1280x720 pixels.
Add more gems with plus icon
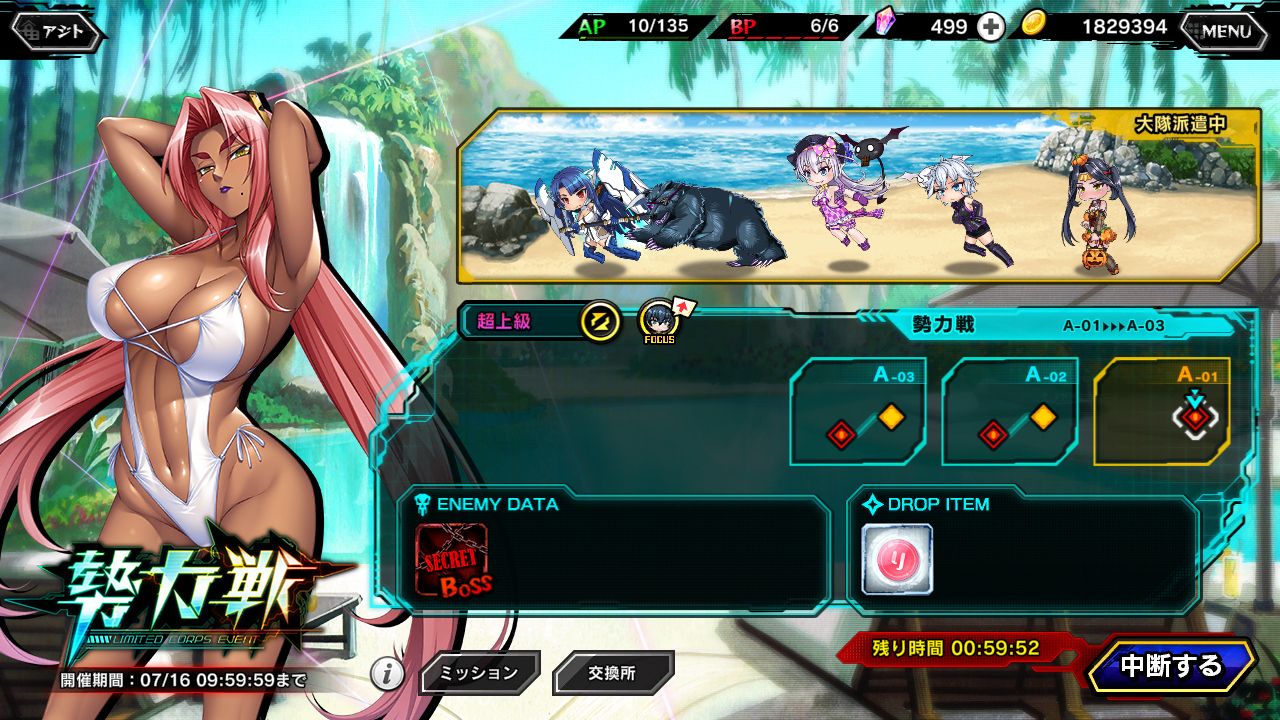point(990,27)
